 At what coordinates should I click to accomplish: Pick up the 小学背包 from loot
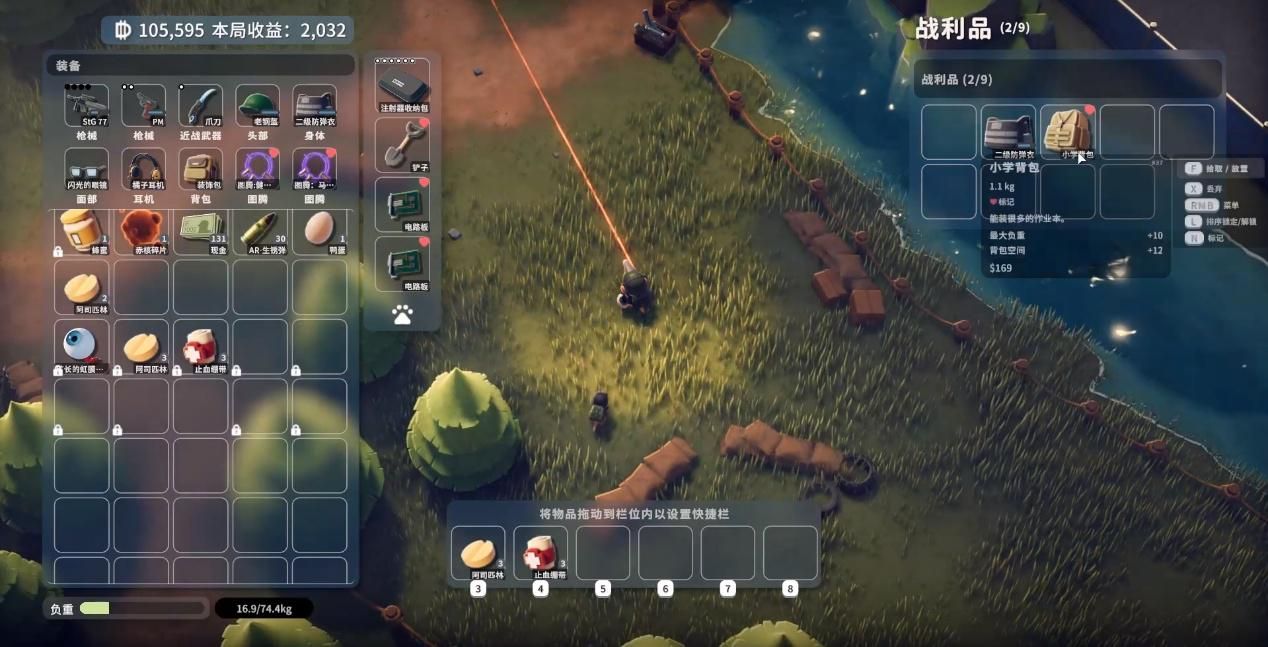[1068, 132]
